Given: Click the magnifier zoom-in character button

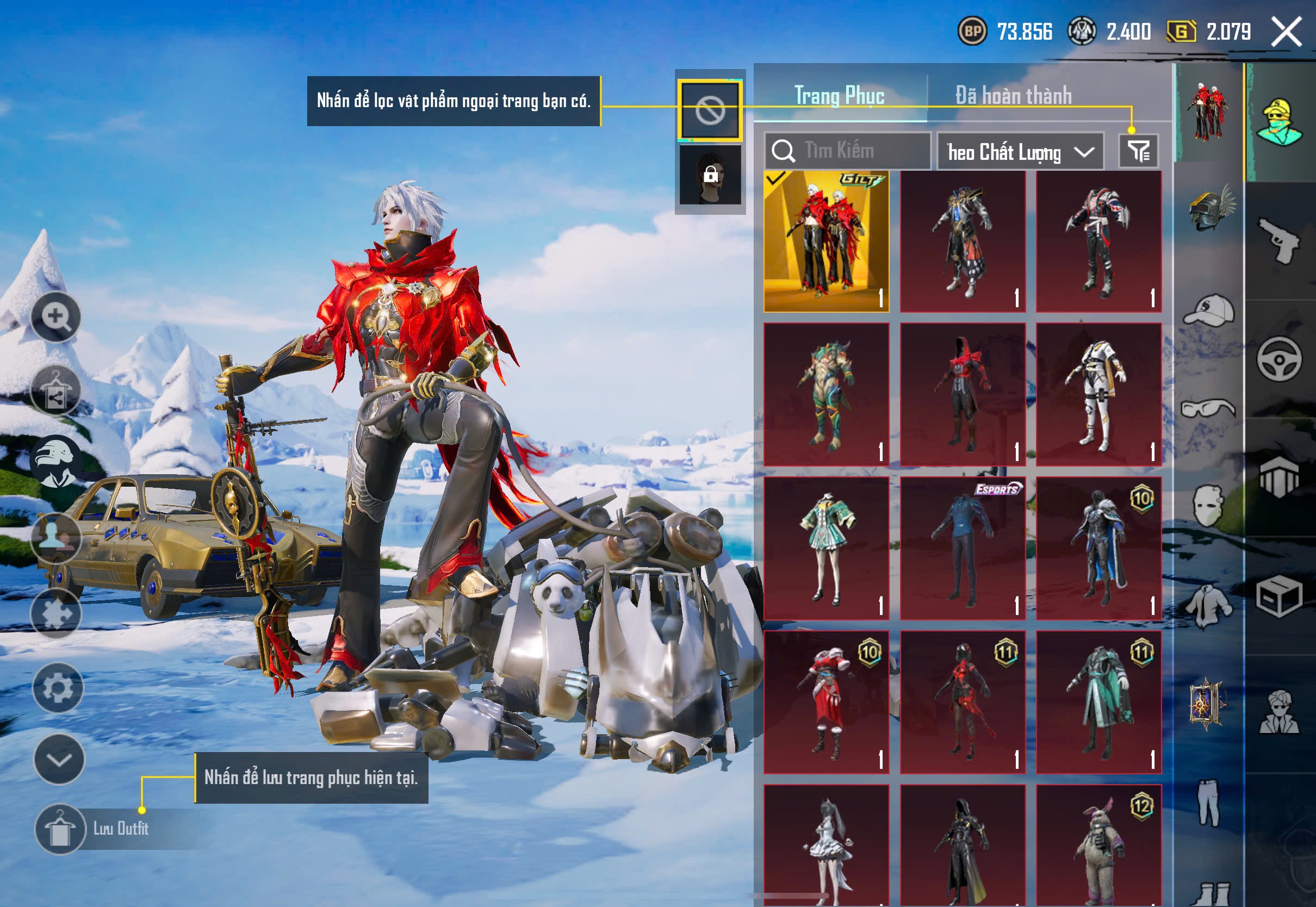Looking at the screenshot, I should [55, 317].
